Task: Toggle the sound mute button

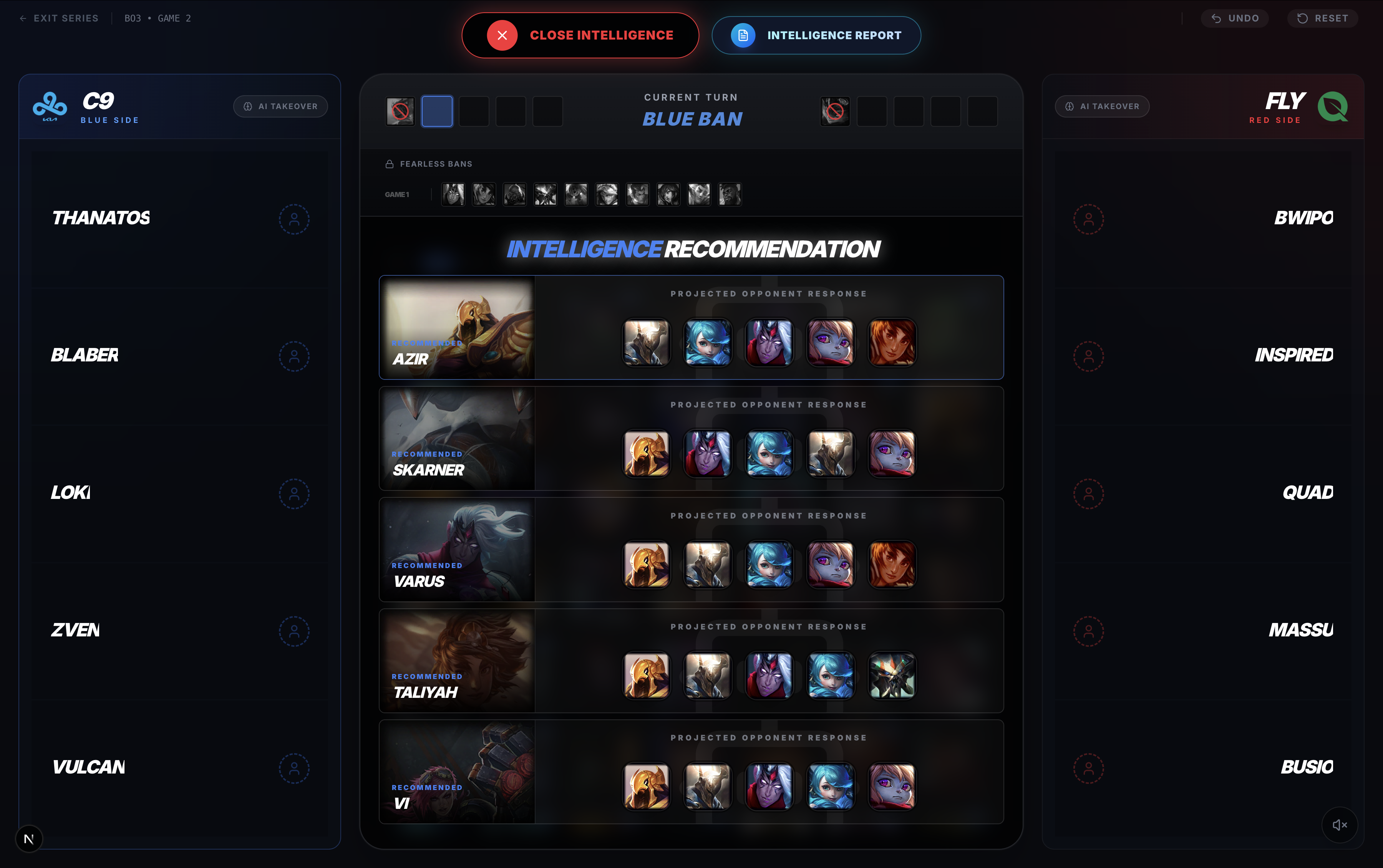Action: (1339, 825)
